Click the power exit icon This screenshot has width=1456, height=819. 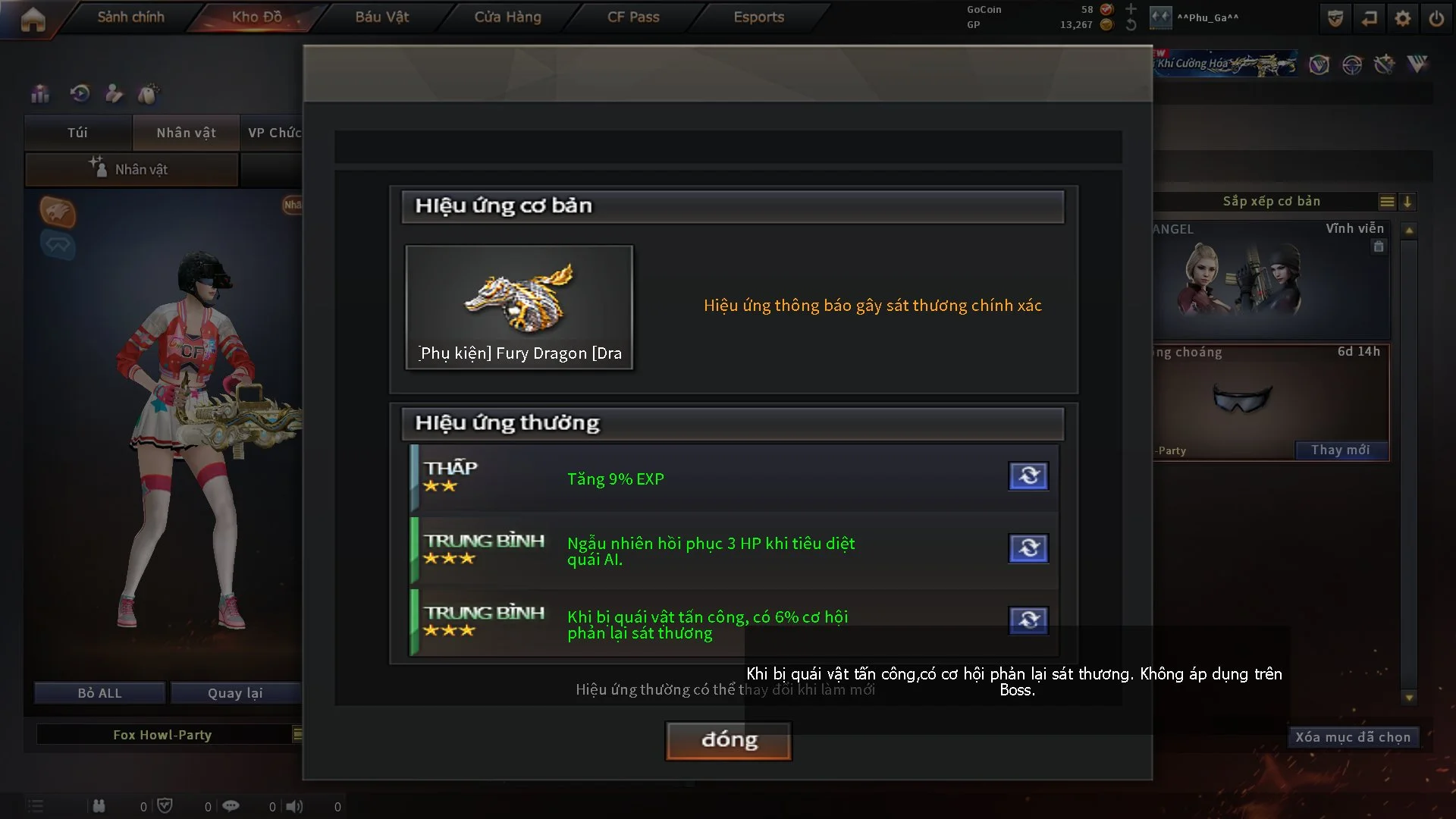pos(1436,18)
